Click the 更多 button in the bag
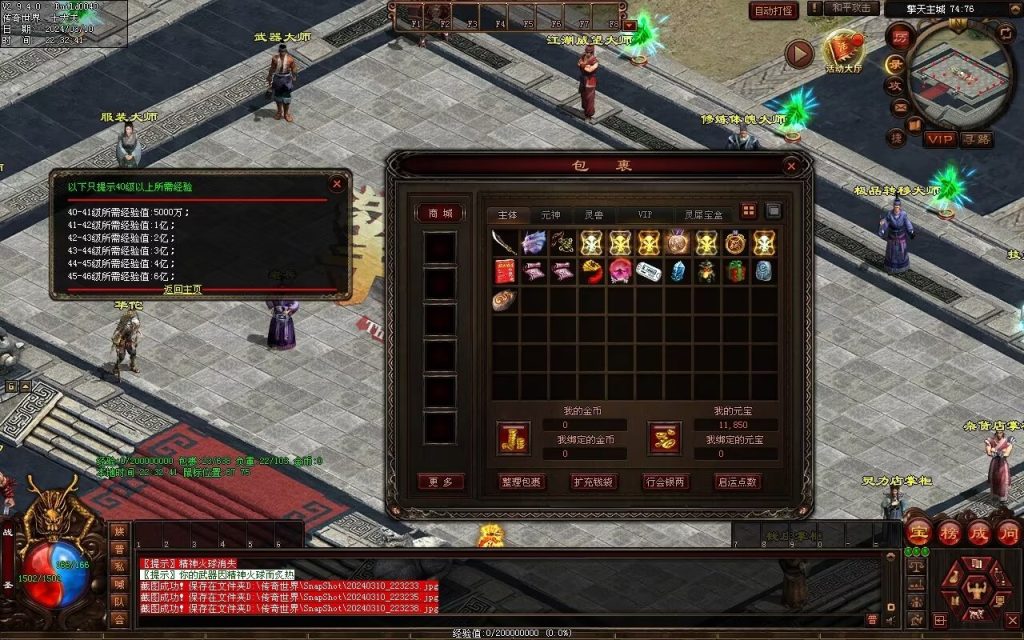1024x640 pixels. coord(440,481)
